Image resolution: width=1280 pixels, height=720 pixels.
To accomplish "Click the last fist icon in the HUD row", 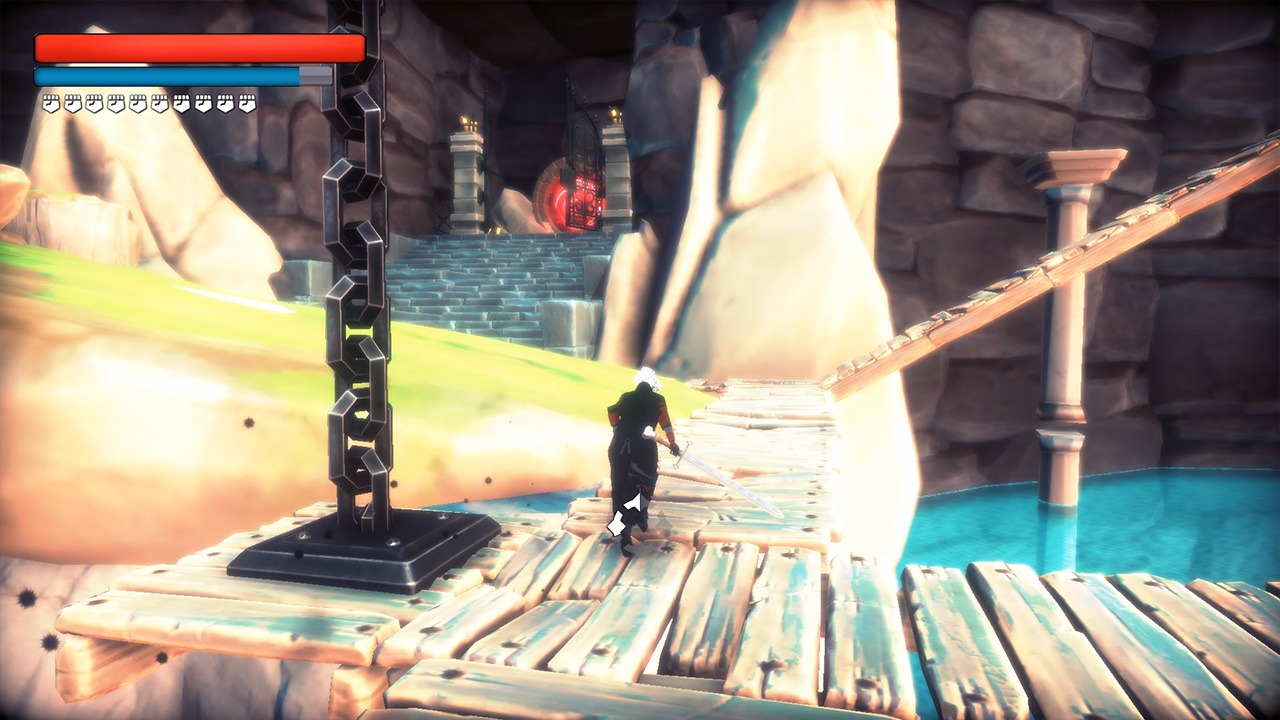I will coord(245,102).
